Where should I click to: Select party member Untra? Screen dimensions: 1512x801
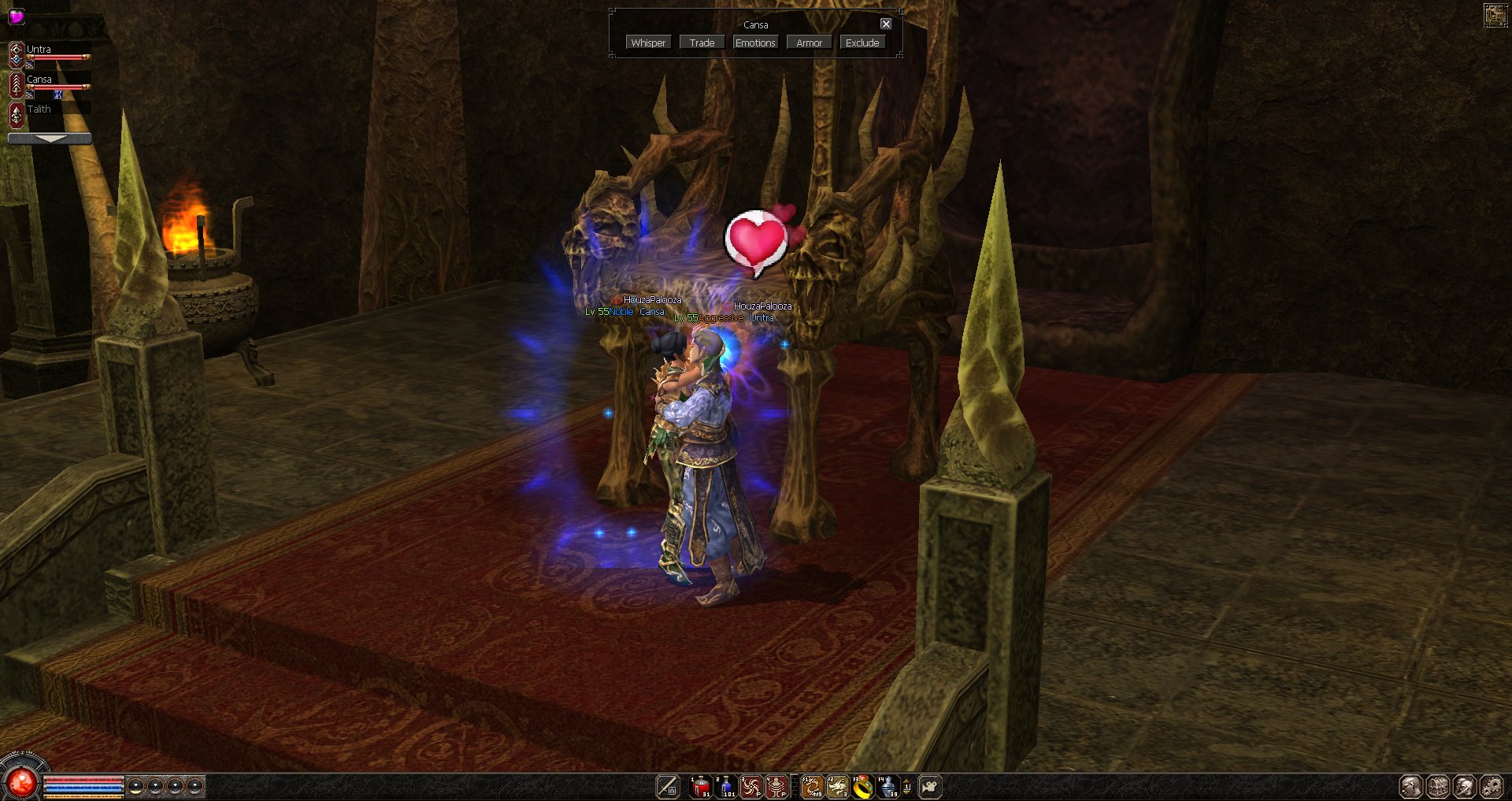[39, 50]
